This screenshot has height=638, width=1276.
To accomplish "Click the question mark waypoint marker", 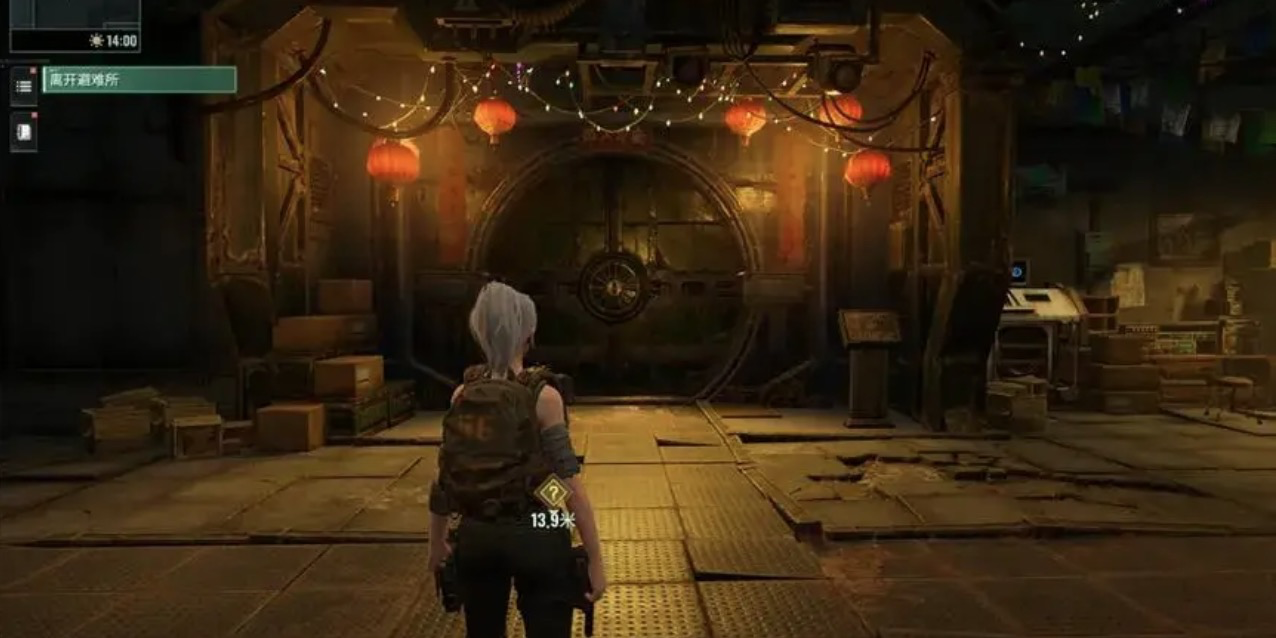I will [x=550, y=493].
